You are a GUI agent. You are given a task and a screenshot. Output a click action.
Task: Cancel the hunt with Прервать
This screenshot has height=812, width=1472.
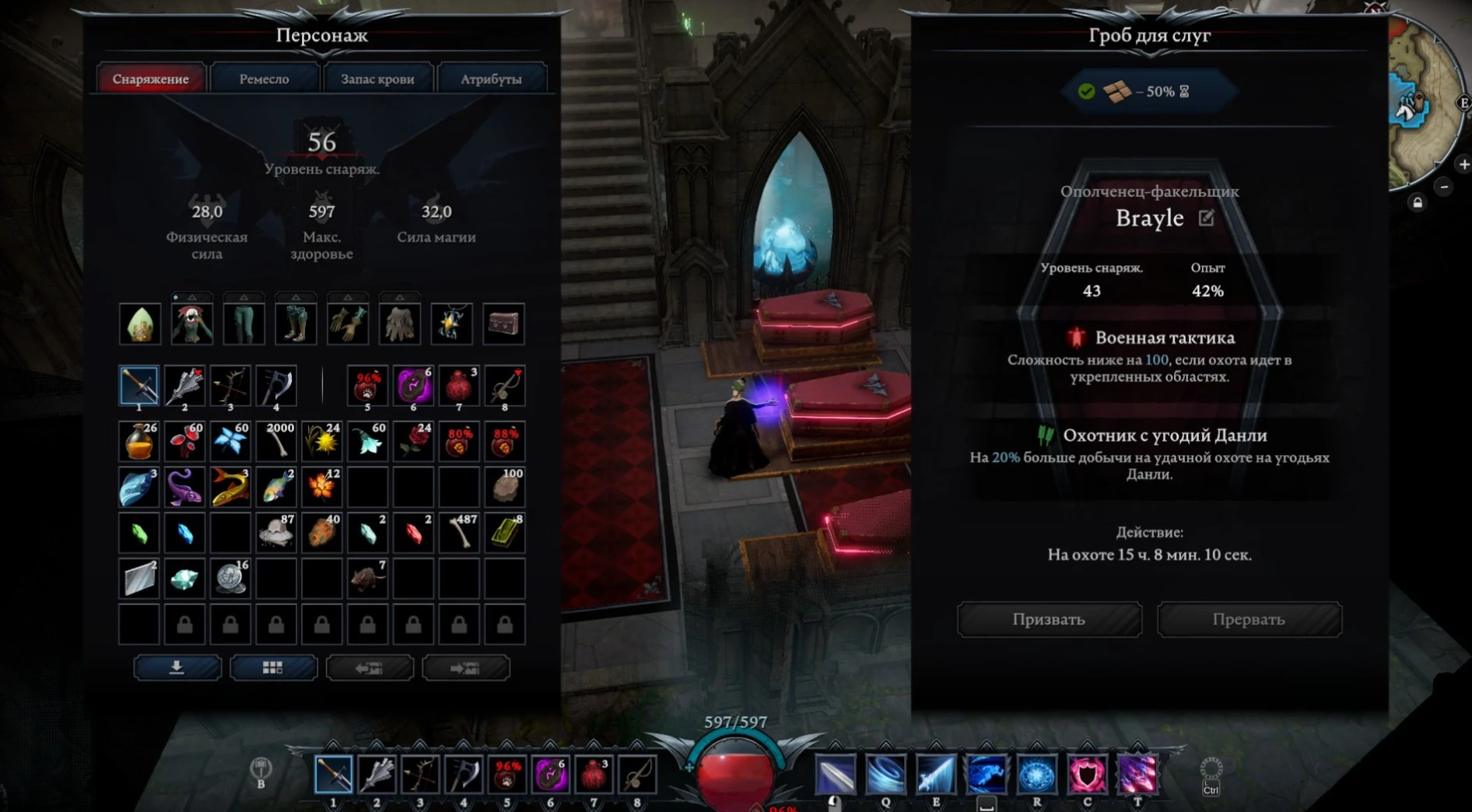click(1249, 620)
